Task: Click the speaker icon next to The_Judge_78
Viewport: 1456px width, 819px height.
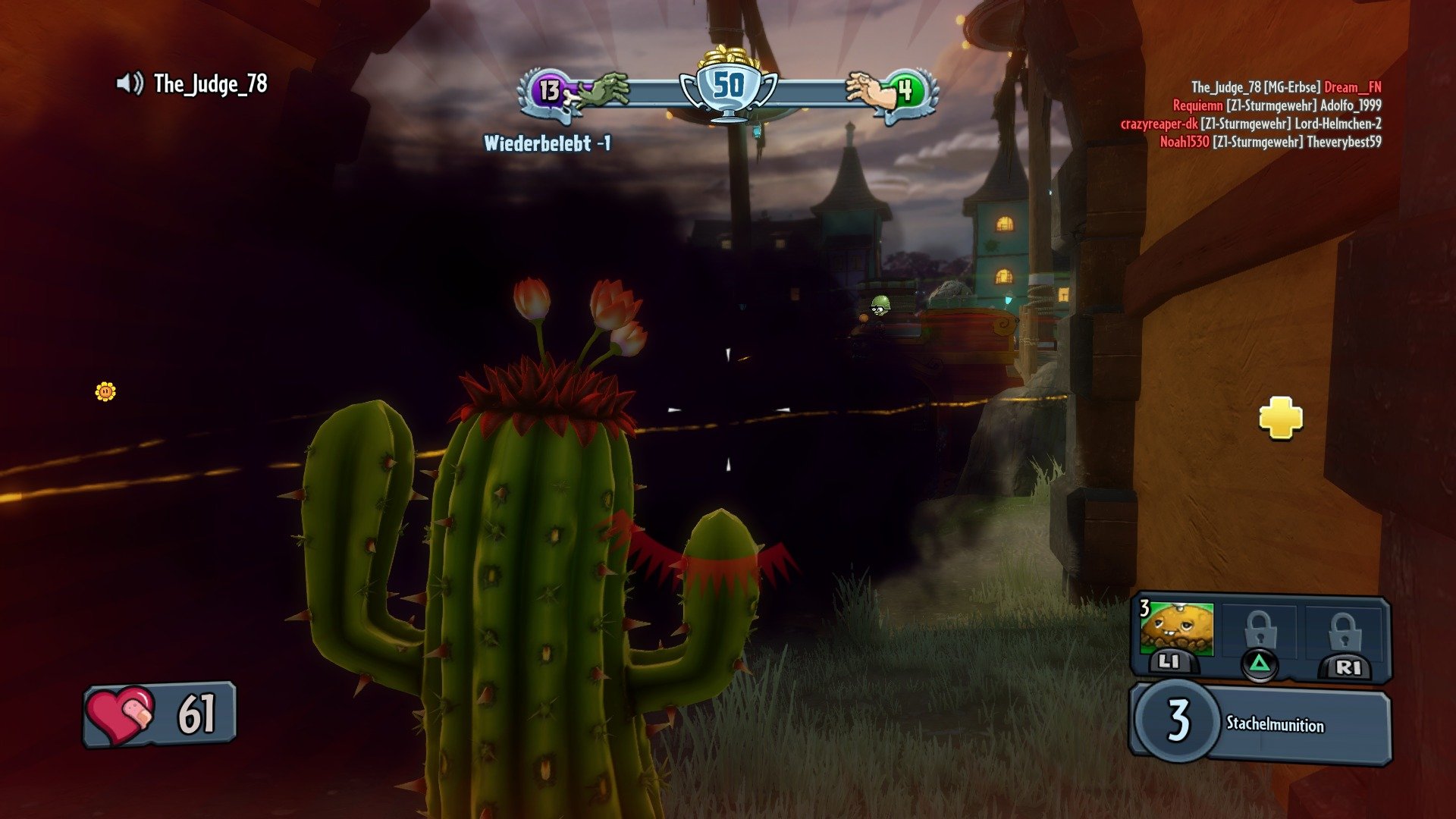Action: [x=129, y=83]
